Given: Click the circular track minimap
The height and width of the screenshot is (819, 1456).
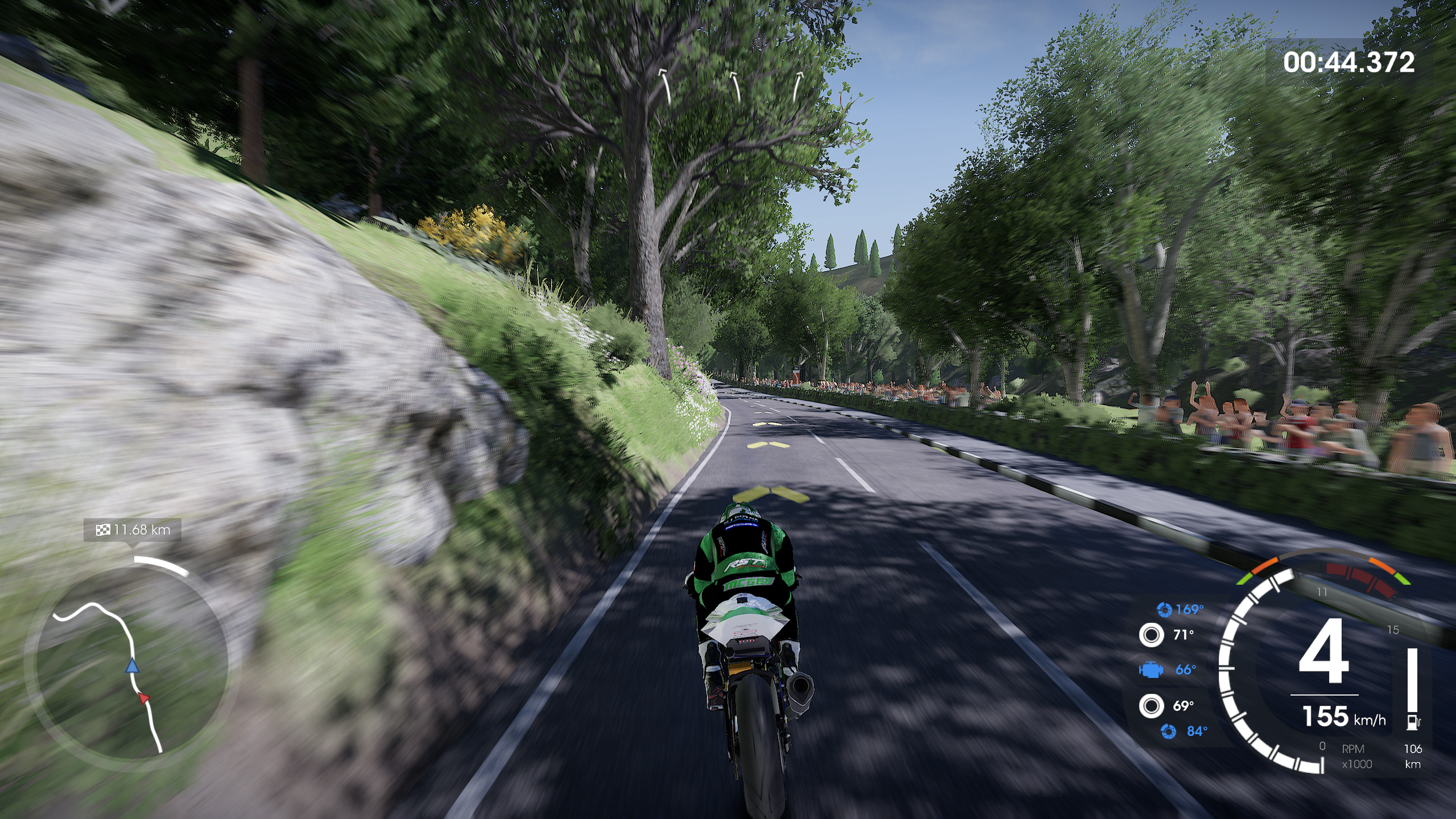Looking at the screenshot, I should [x=132, y=667].
